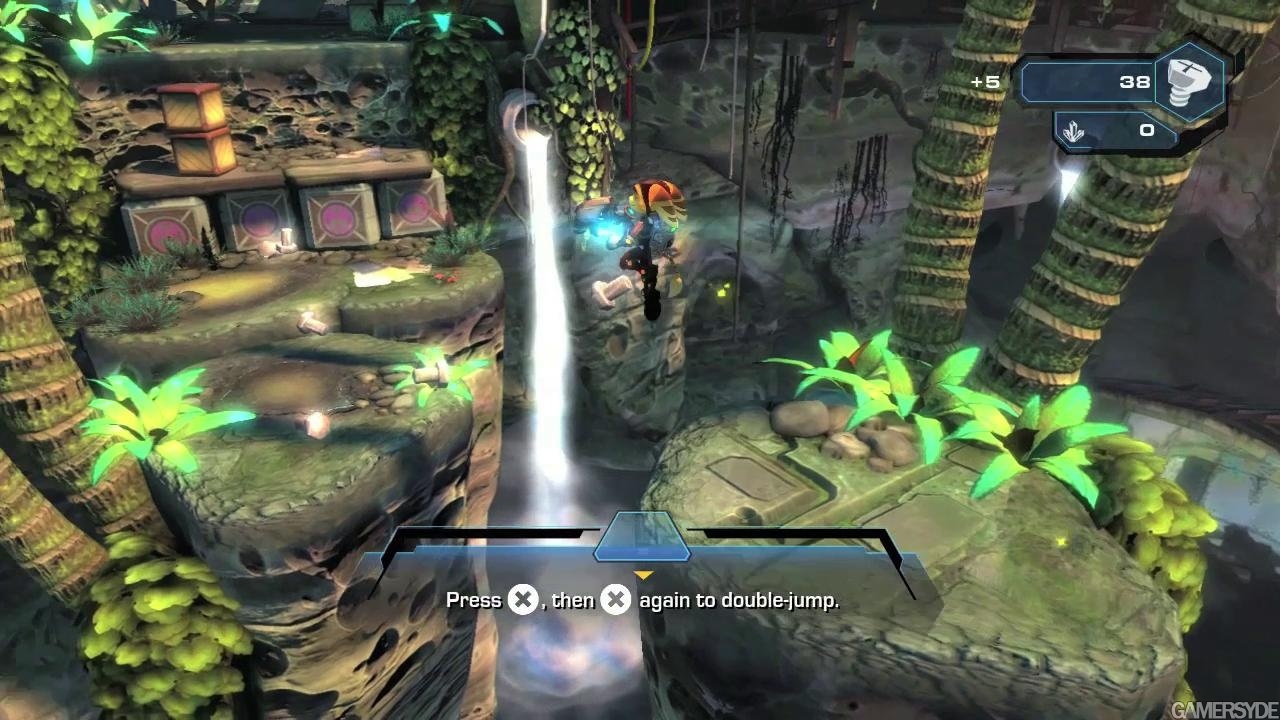Viewport: 1280px width, 720px height.
Task: Select the crystal resource icon
Action: (1075, 131)
